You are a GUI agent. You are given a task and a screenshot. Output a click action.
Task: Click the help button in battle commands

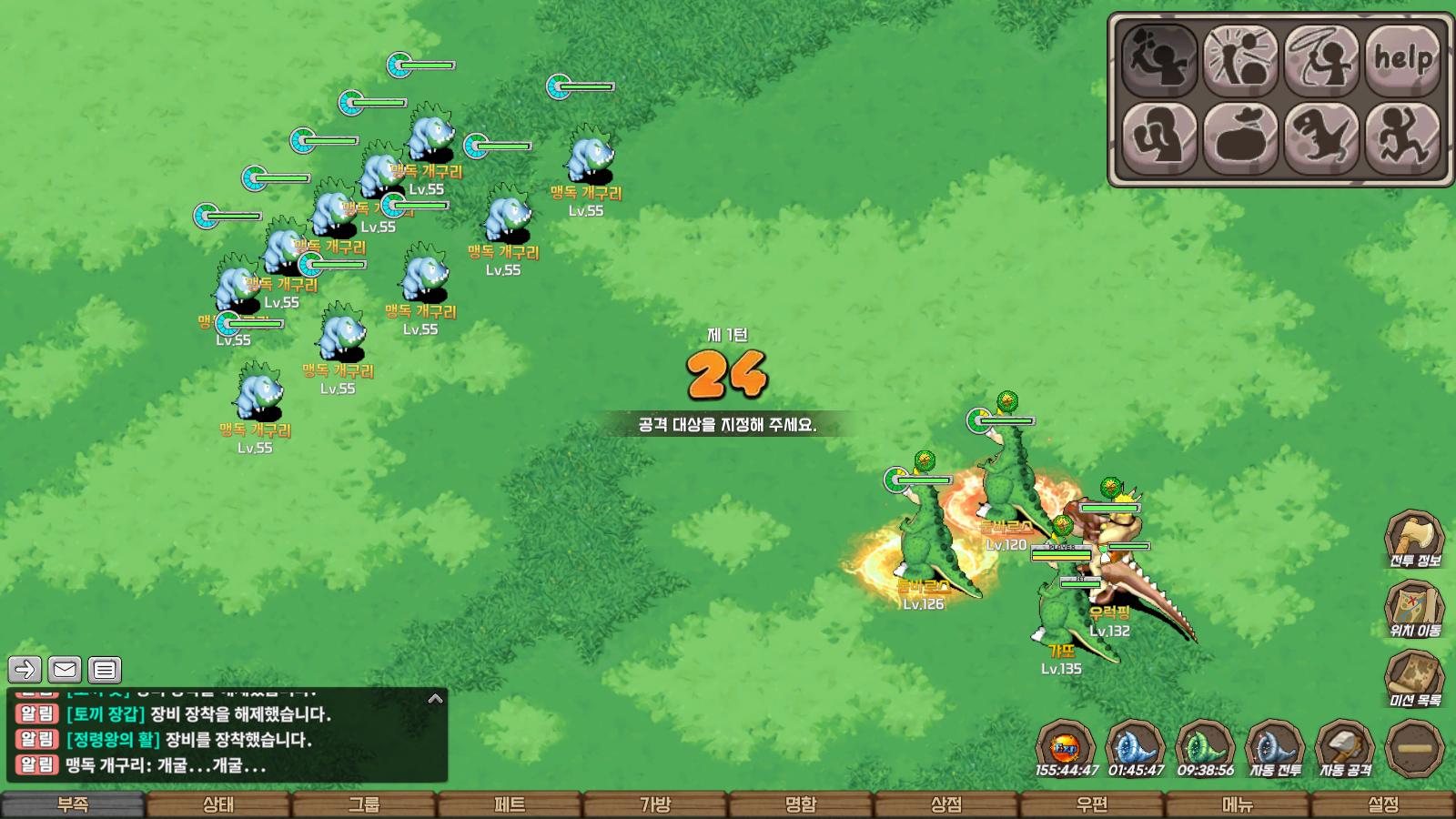pos(1403,60)
